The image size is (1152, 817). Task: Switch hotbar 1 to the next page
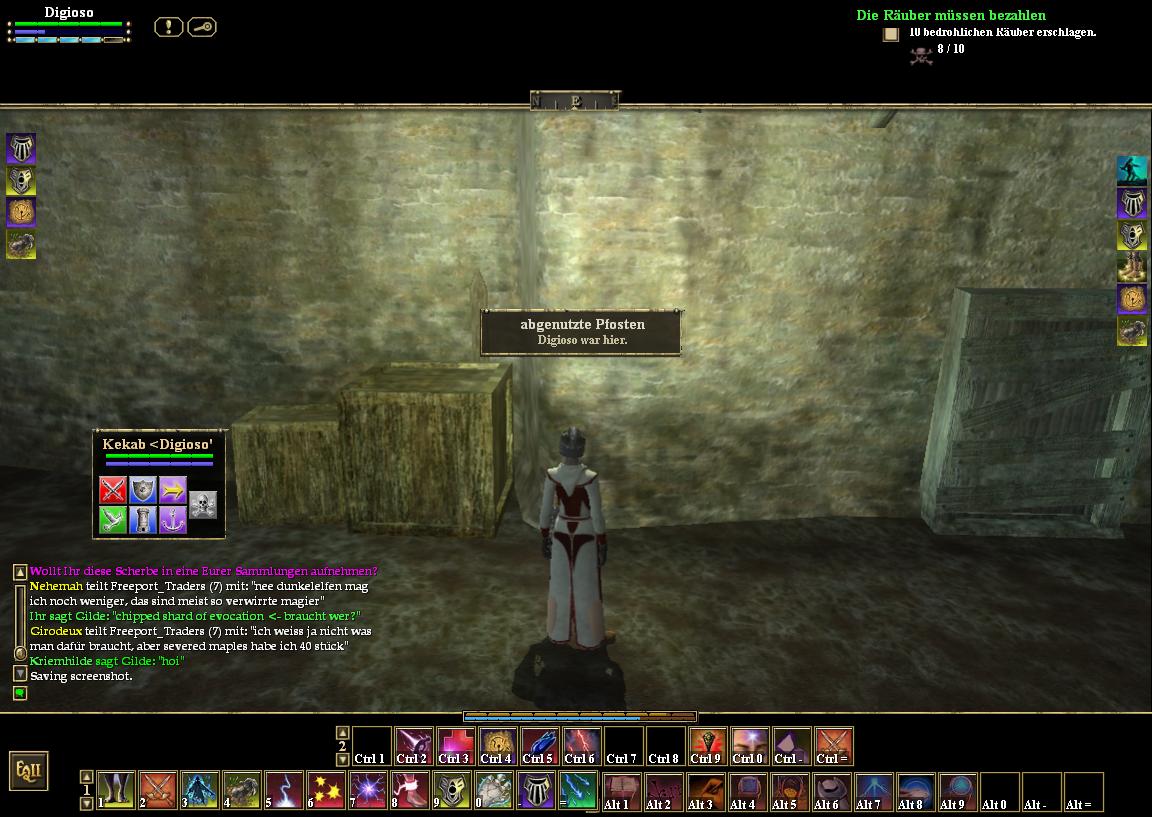point(86,803)
